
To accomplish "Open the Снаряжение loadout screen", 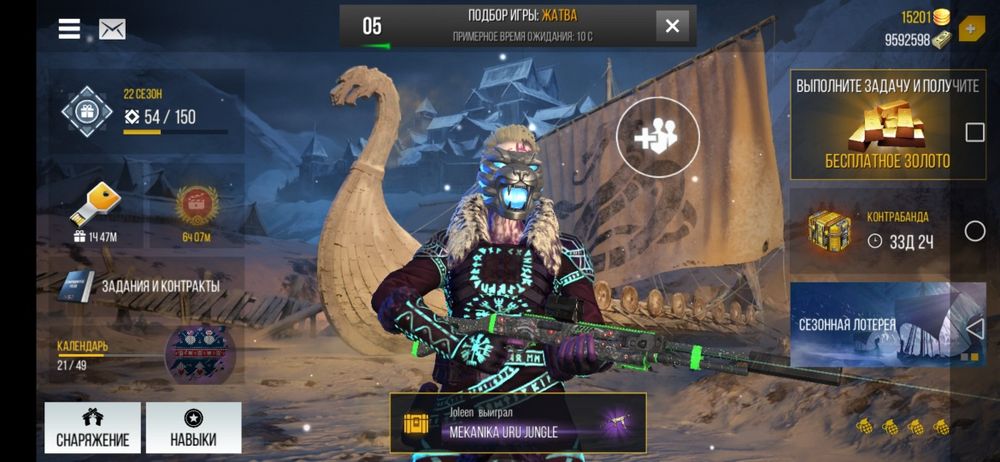I will (92, 428).
